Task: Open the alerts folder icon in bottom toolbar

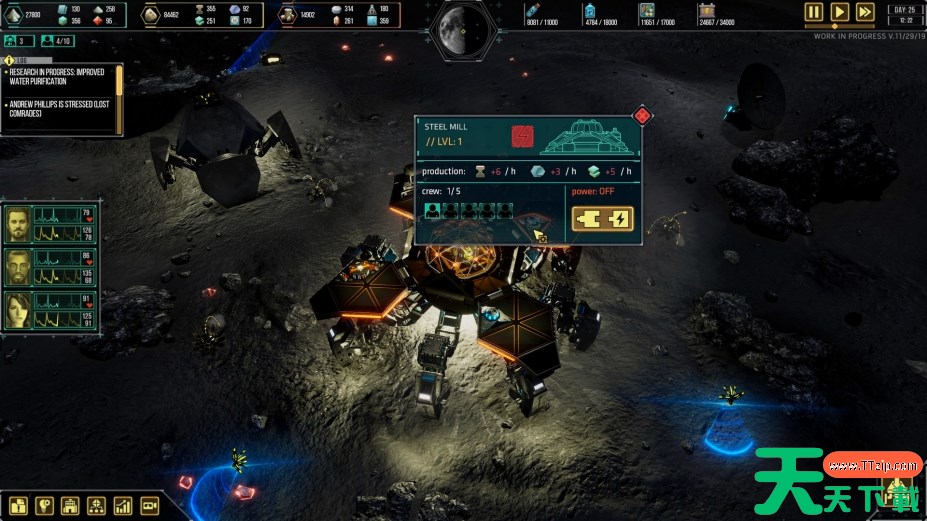Action: click(19, 506)
